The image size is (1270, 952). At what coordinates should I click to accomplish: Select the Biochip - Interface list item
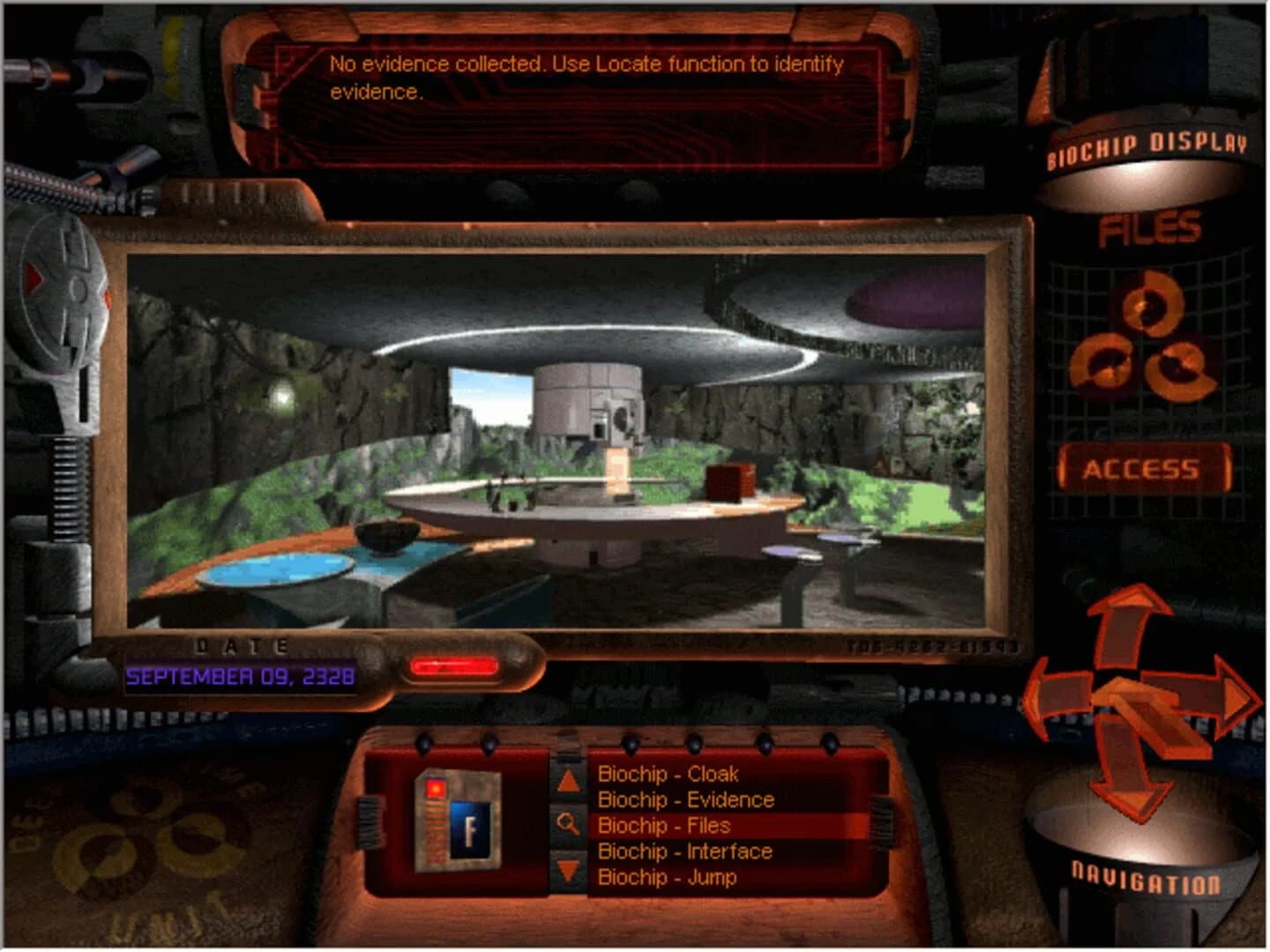685,852
